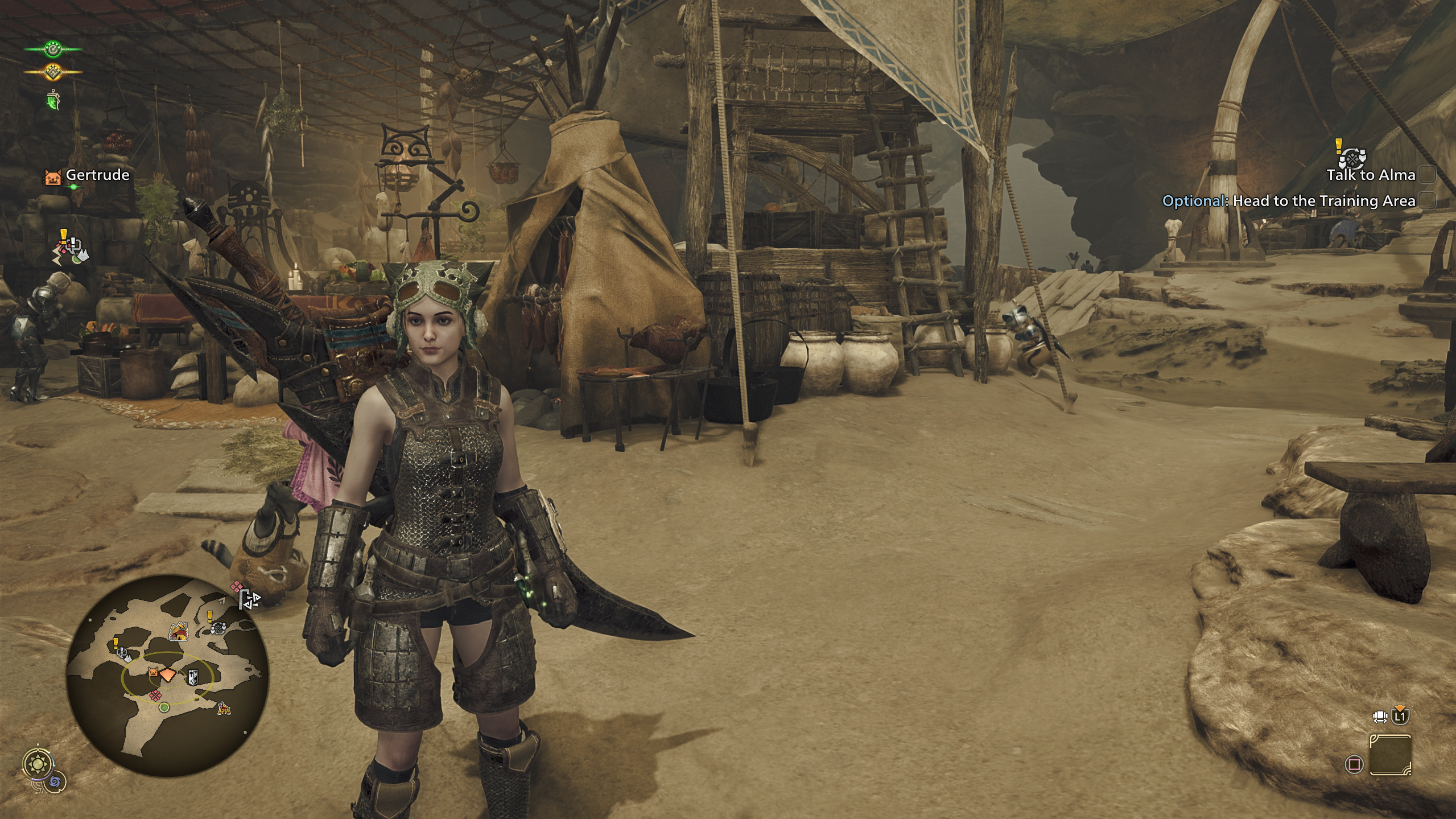This screenshot has height=819, width=1456.
Task: Select the optional Training Area objective
Action: click(1323, 201)
